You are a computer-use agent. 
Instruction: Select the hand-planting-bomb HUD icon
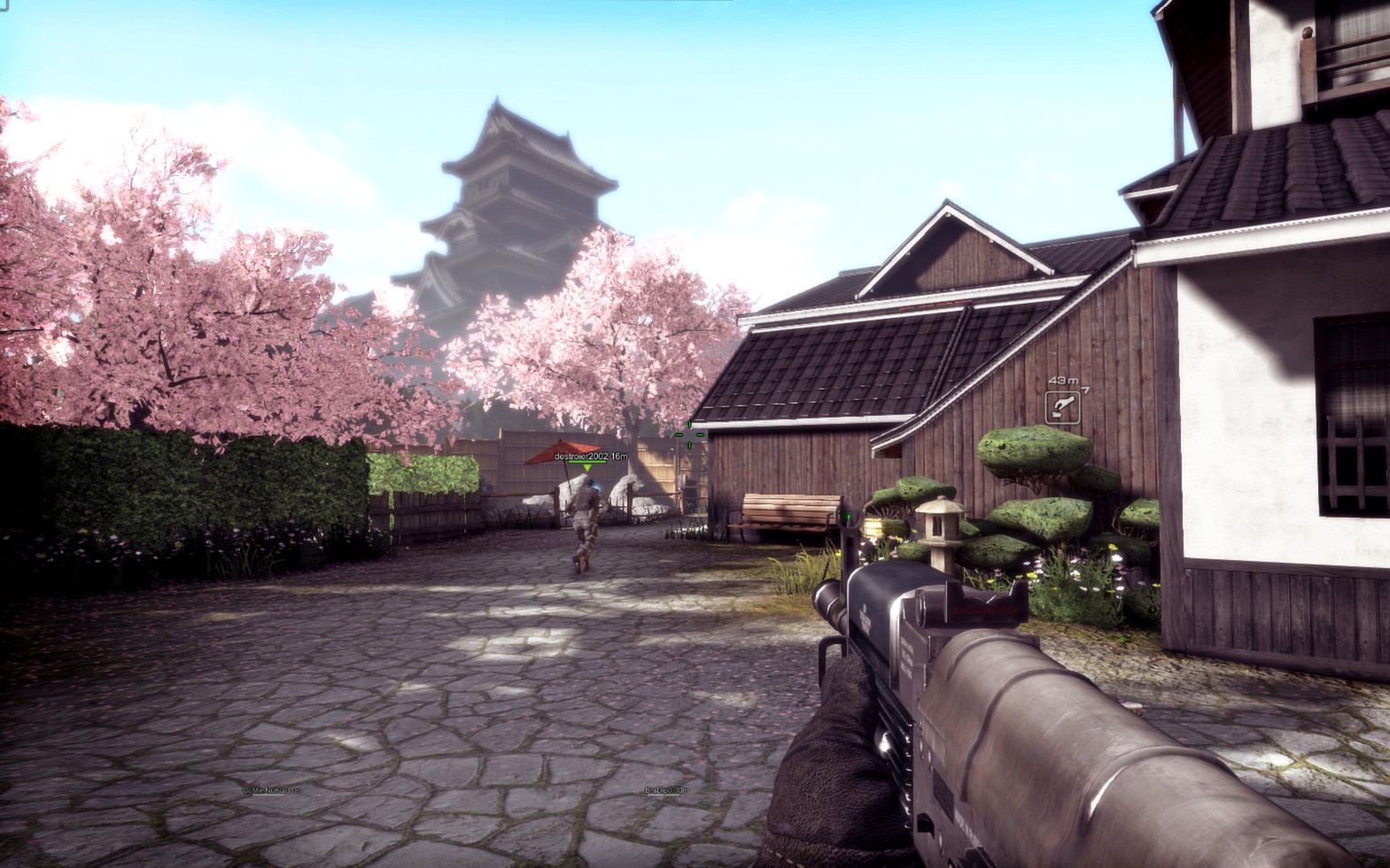[x=1064, y=408]
